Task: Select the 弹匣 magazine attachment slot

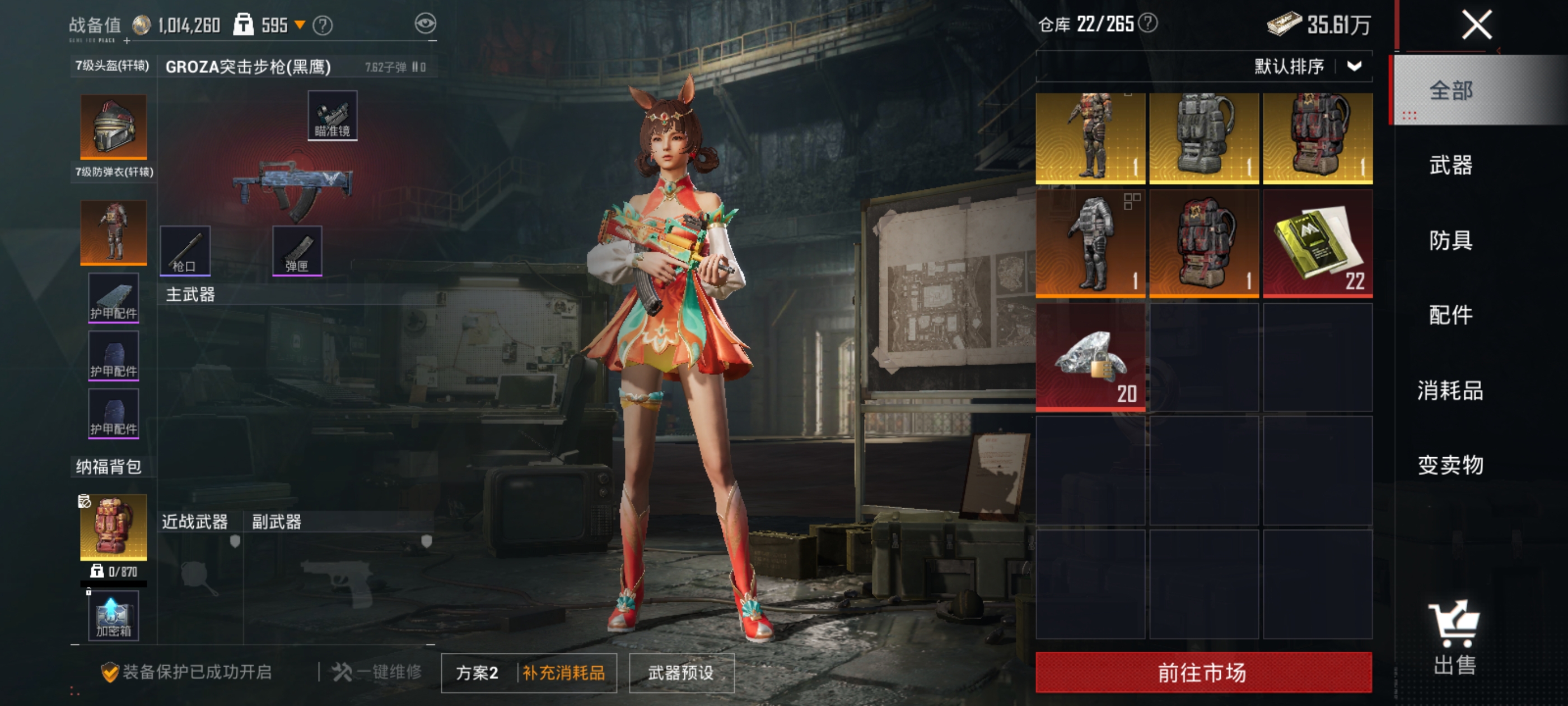Action: (x=296, y=250)
